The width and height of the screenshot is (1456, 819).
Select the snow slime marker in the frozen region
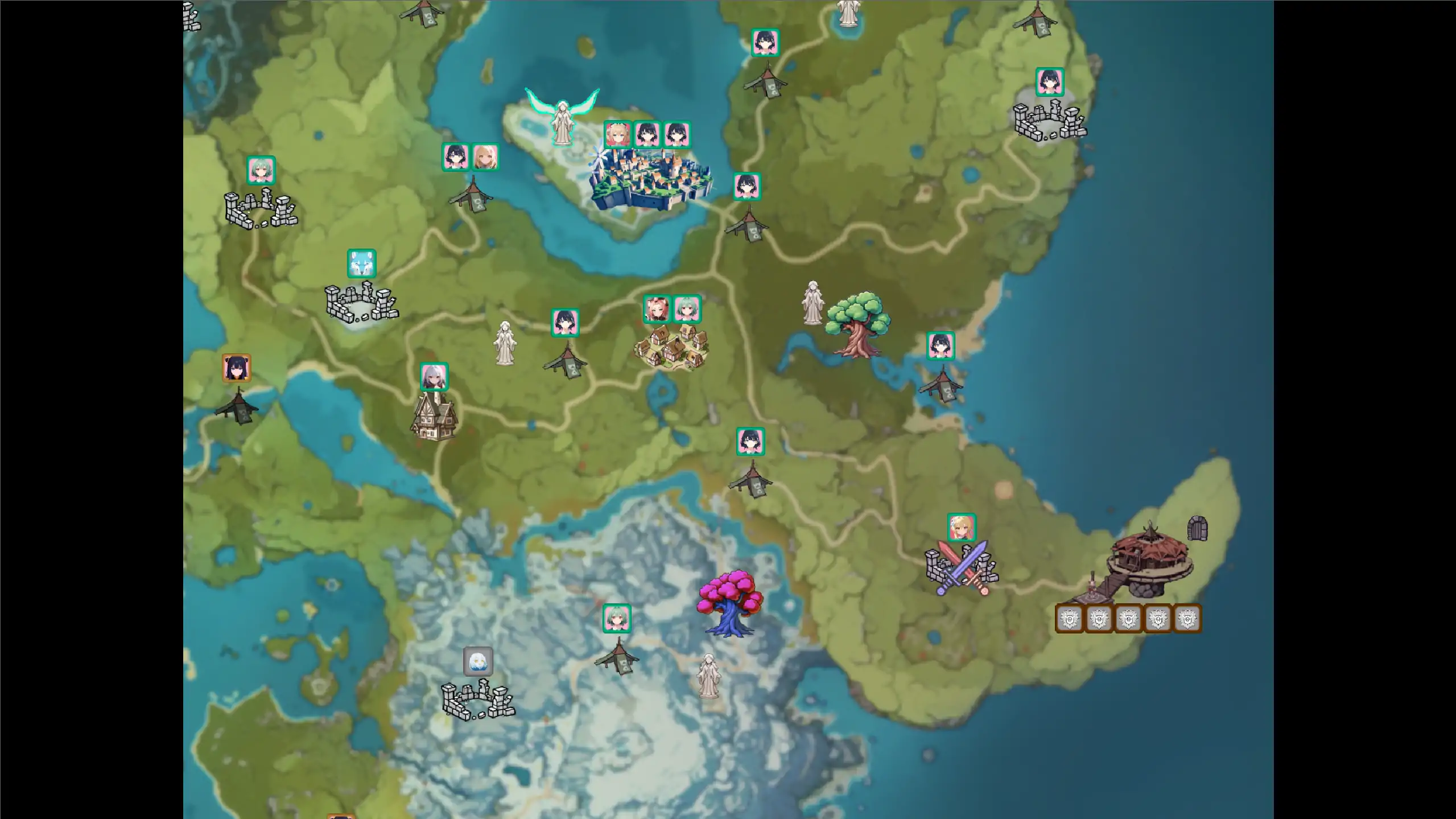click(478, 661)
